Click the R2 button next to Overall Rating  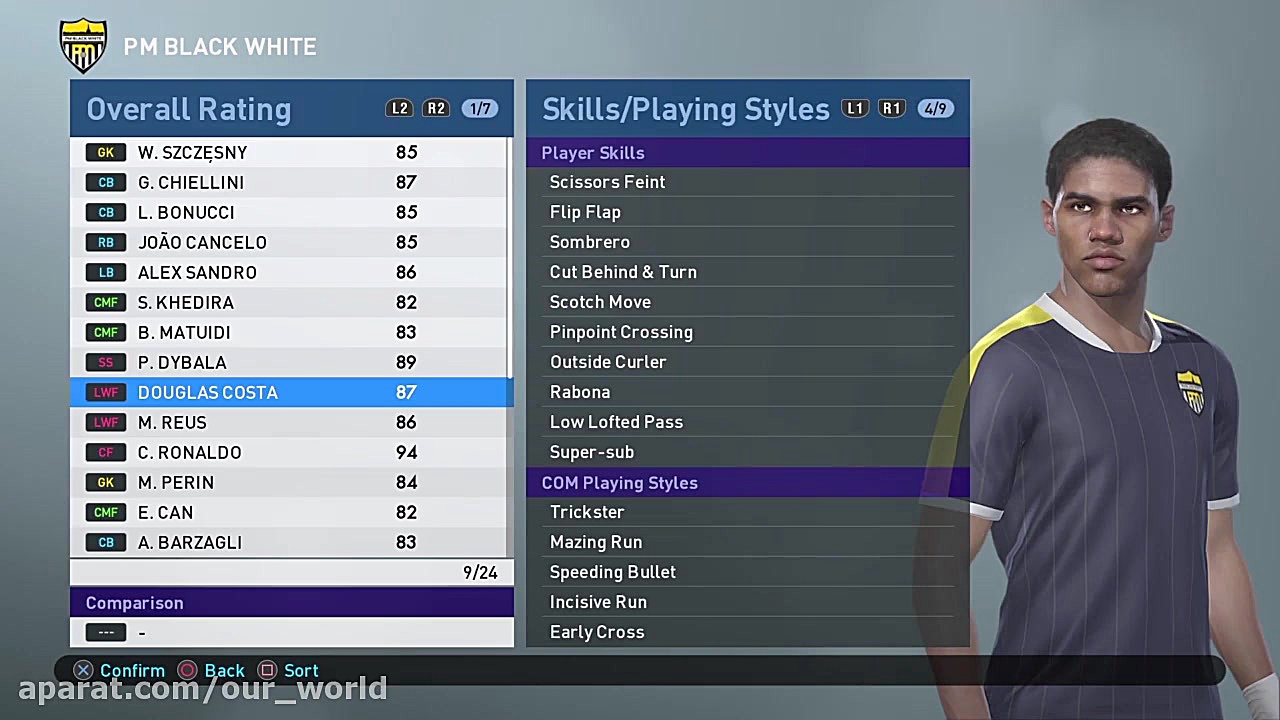coord(435,108)
